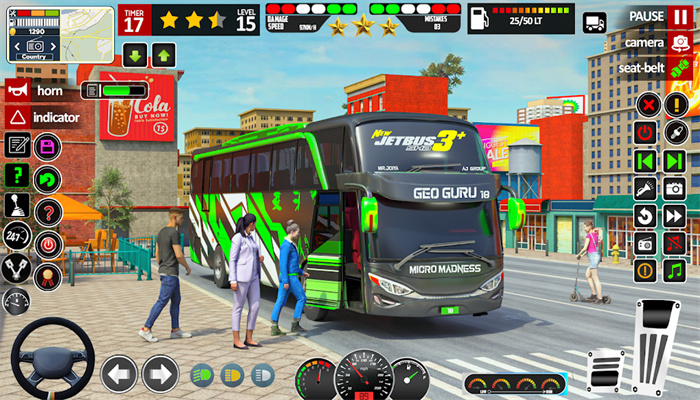The width and height of the screenshot is (700, 400).
Task: Open the green question mark help
Action: coord(16,175)
